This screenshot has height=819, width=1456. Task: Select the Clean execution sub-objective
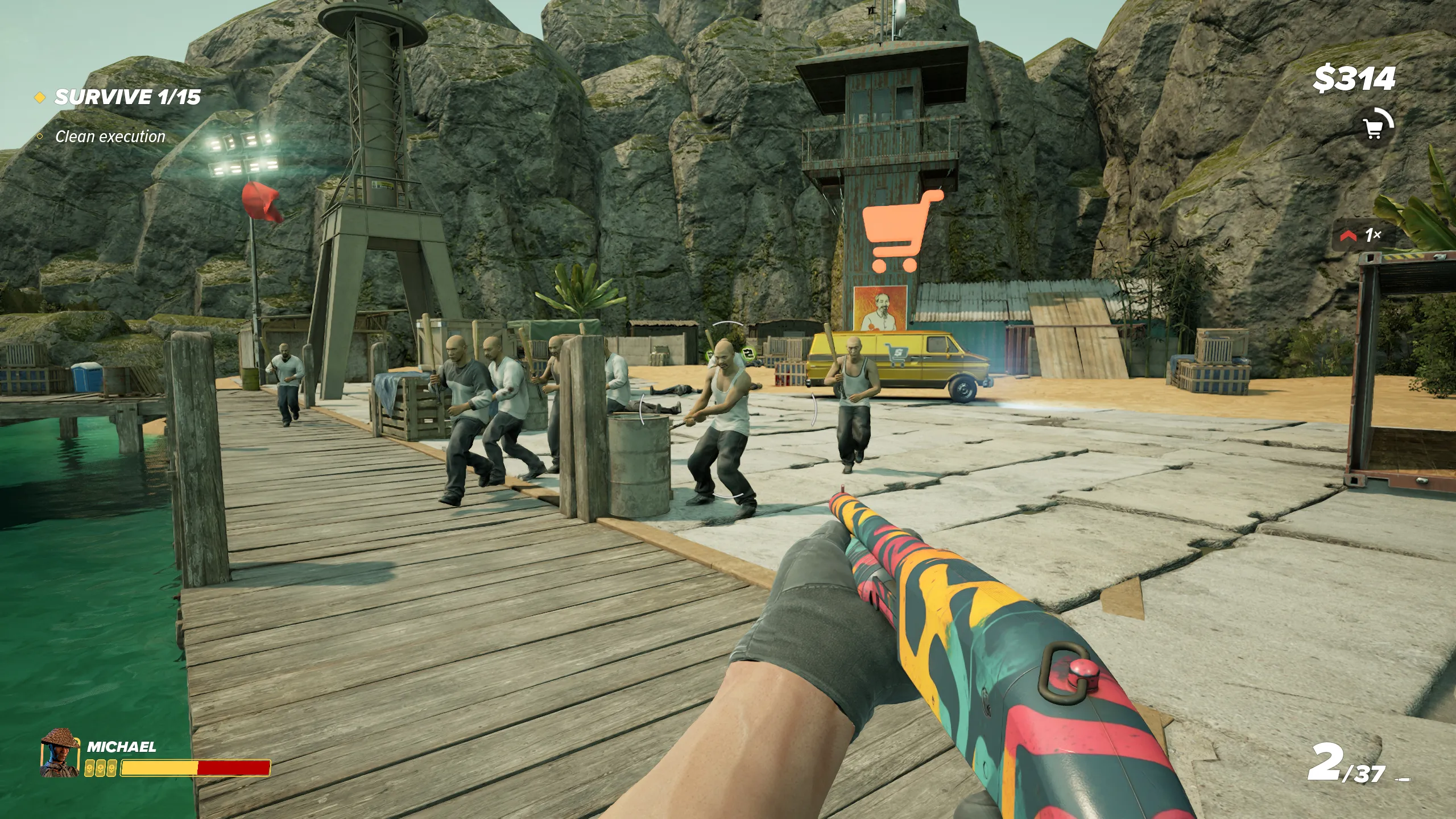110,136
